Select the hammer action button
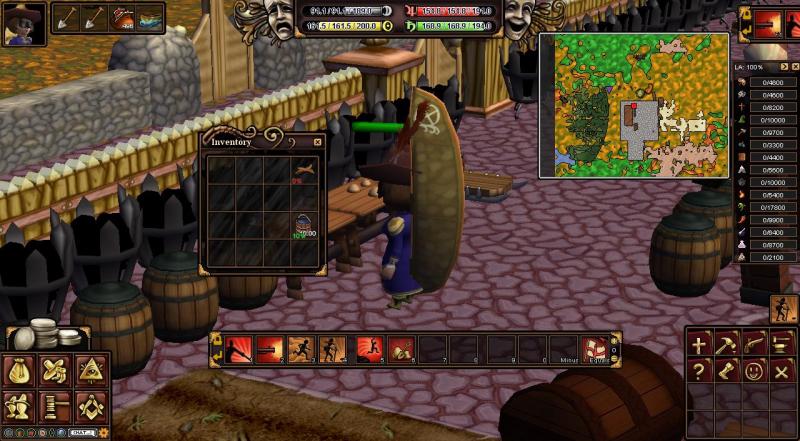The width and height of the screenshot is (800, 441). (727, 344)
